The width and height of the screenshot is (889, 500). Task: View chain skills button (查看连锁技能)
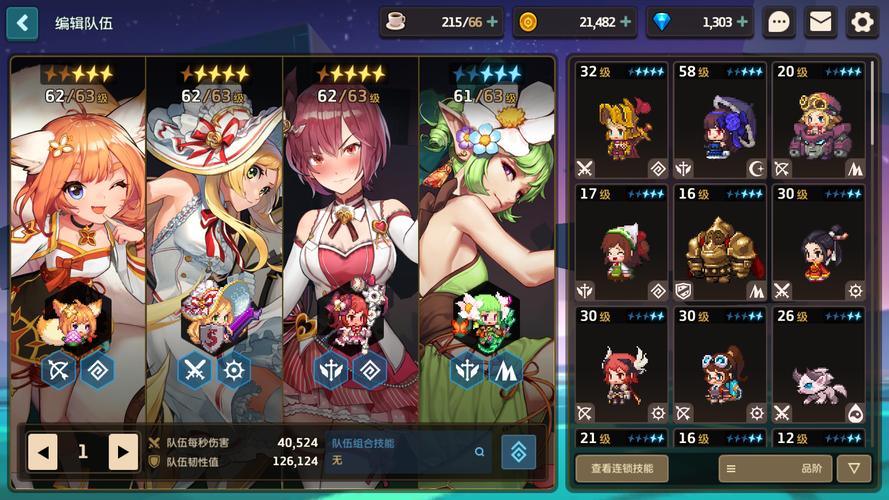pyautogui.click(x=622, y=468)
